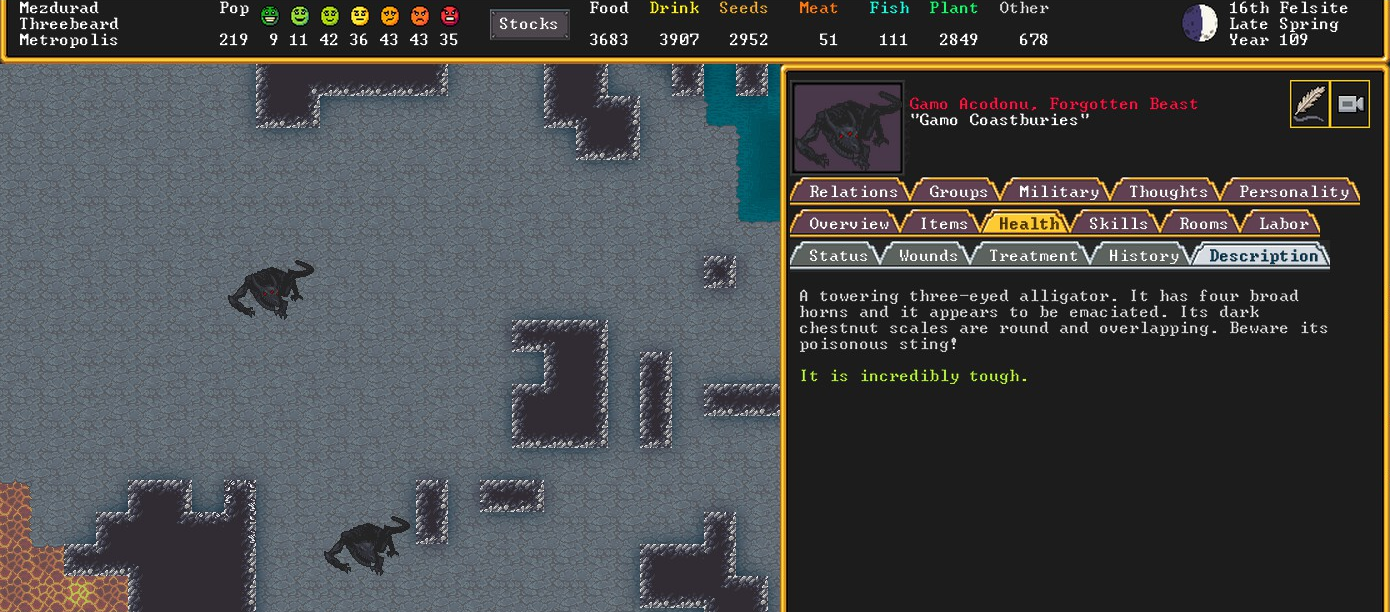Show the Status health subtab

(837, 255)
